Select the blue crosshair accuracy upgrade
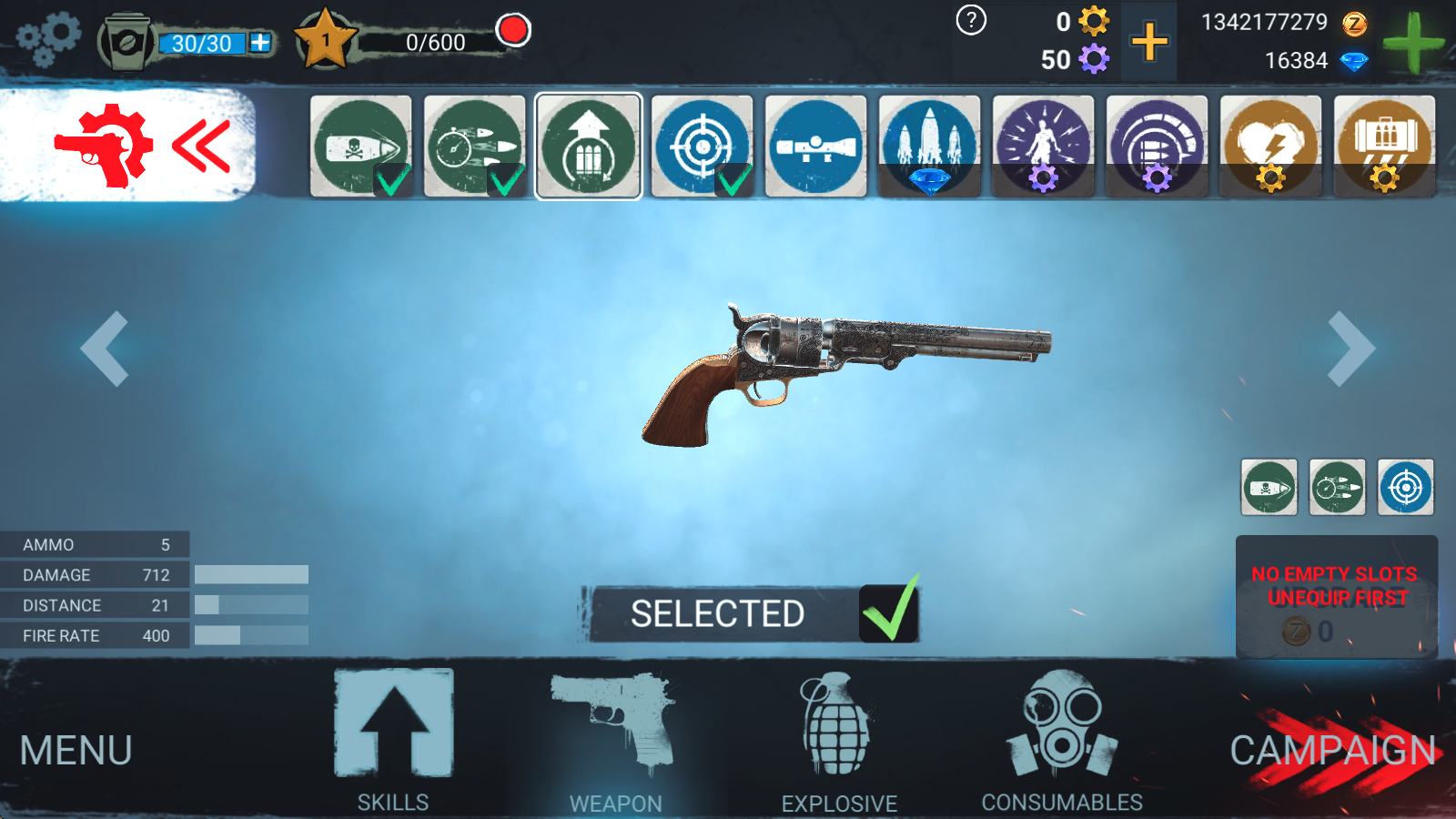Viewport: 1456px width, 819px height. 702,146
